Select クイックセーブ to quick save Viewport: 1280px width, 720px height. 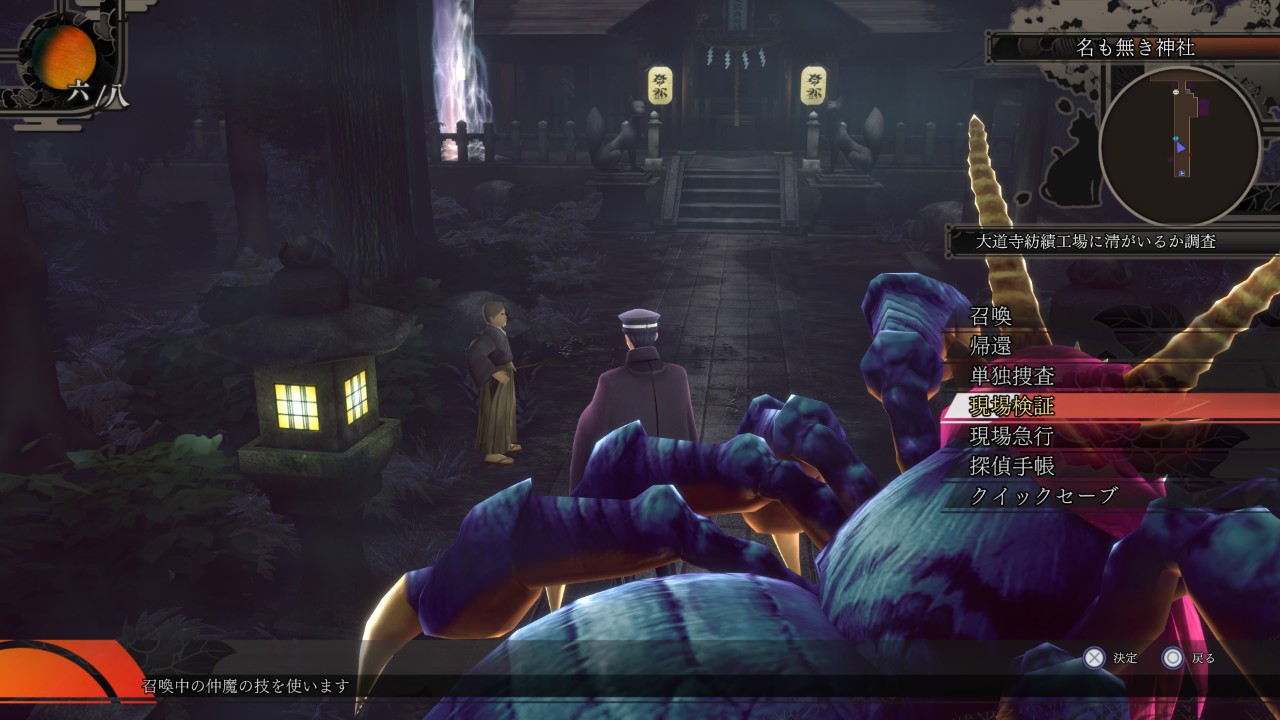pos(1044,496)
